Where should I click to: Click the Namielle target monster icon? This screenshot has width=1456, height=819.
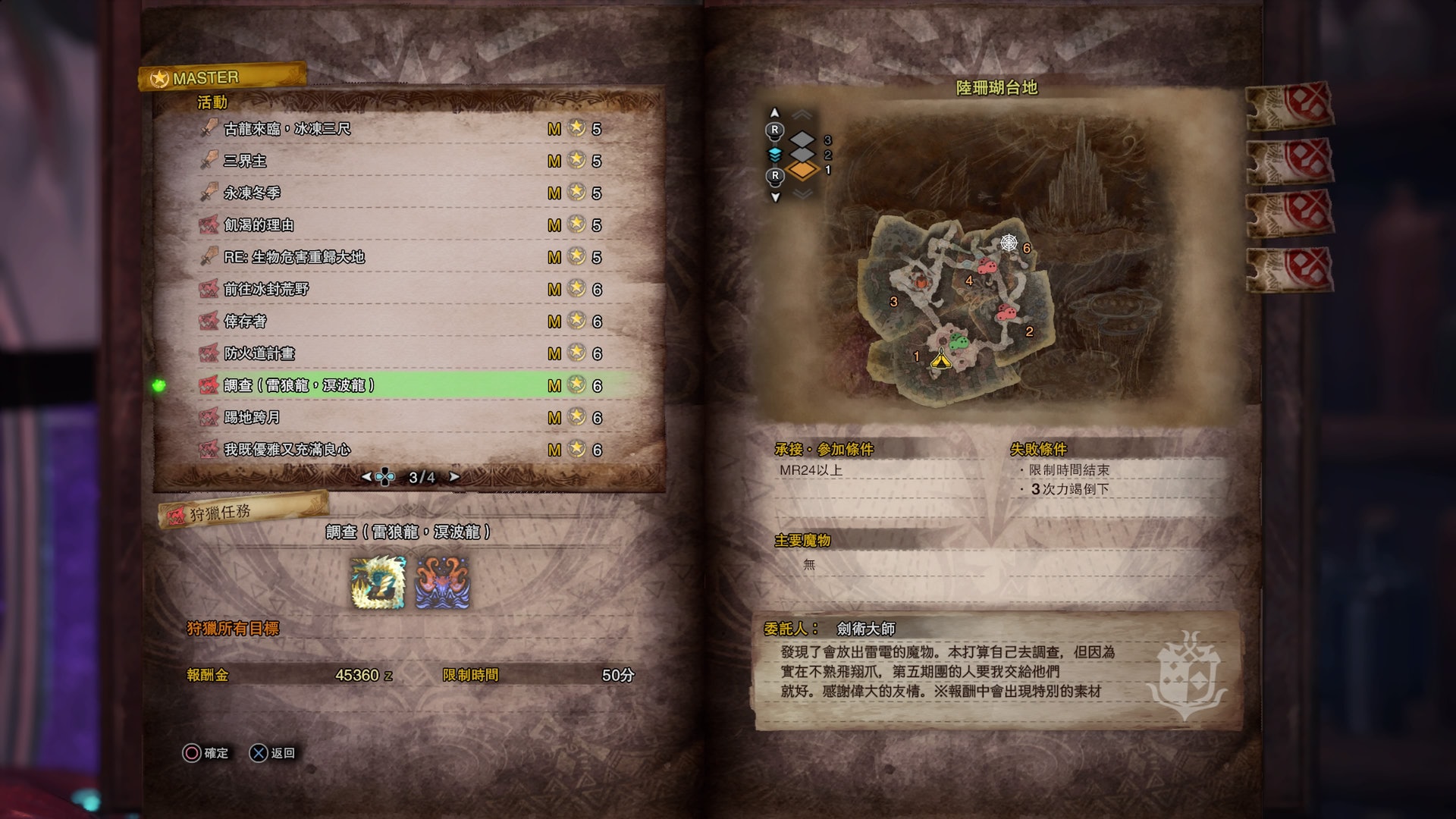tap(442, 583)
